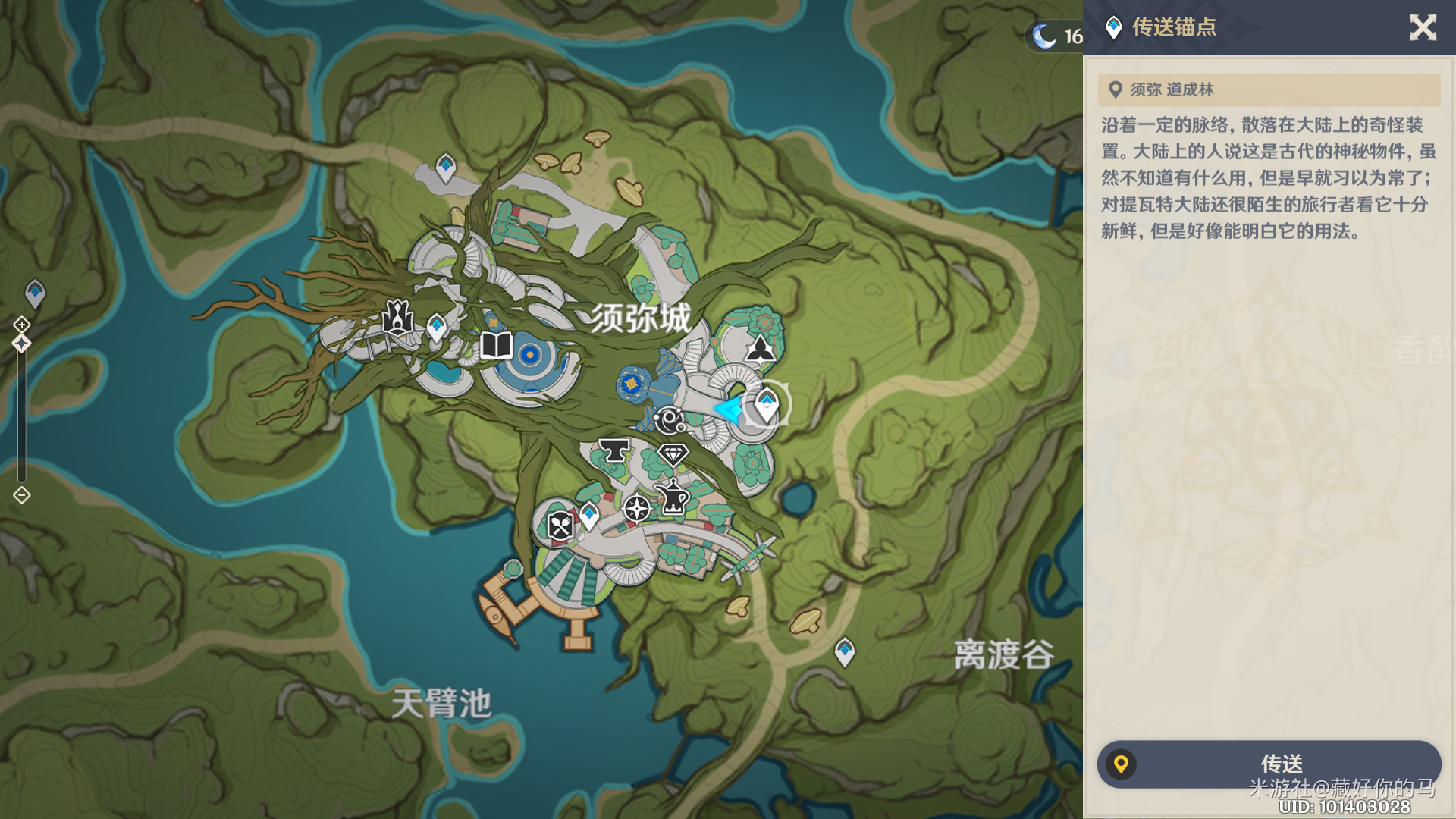Click the map zoom slider handle
Screen dimensions: 1456x819
click(21, 344)
